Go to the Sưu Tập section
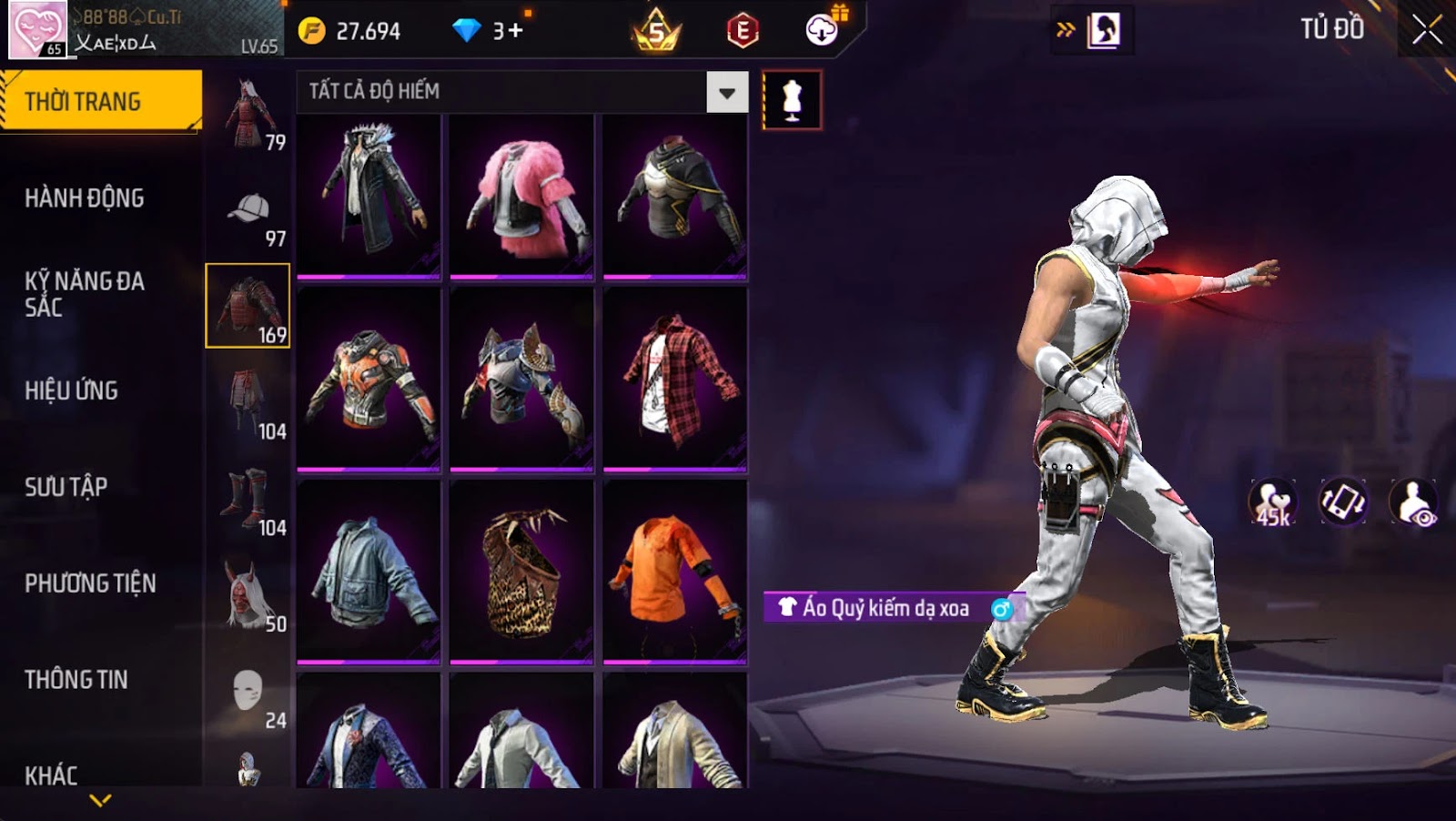Viewport: 1456px width, 821px height. (66, 487)
